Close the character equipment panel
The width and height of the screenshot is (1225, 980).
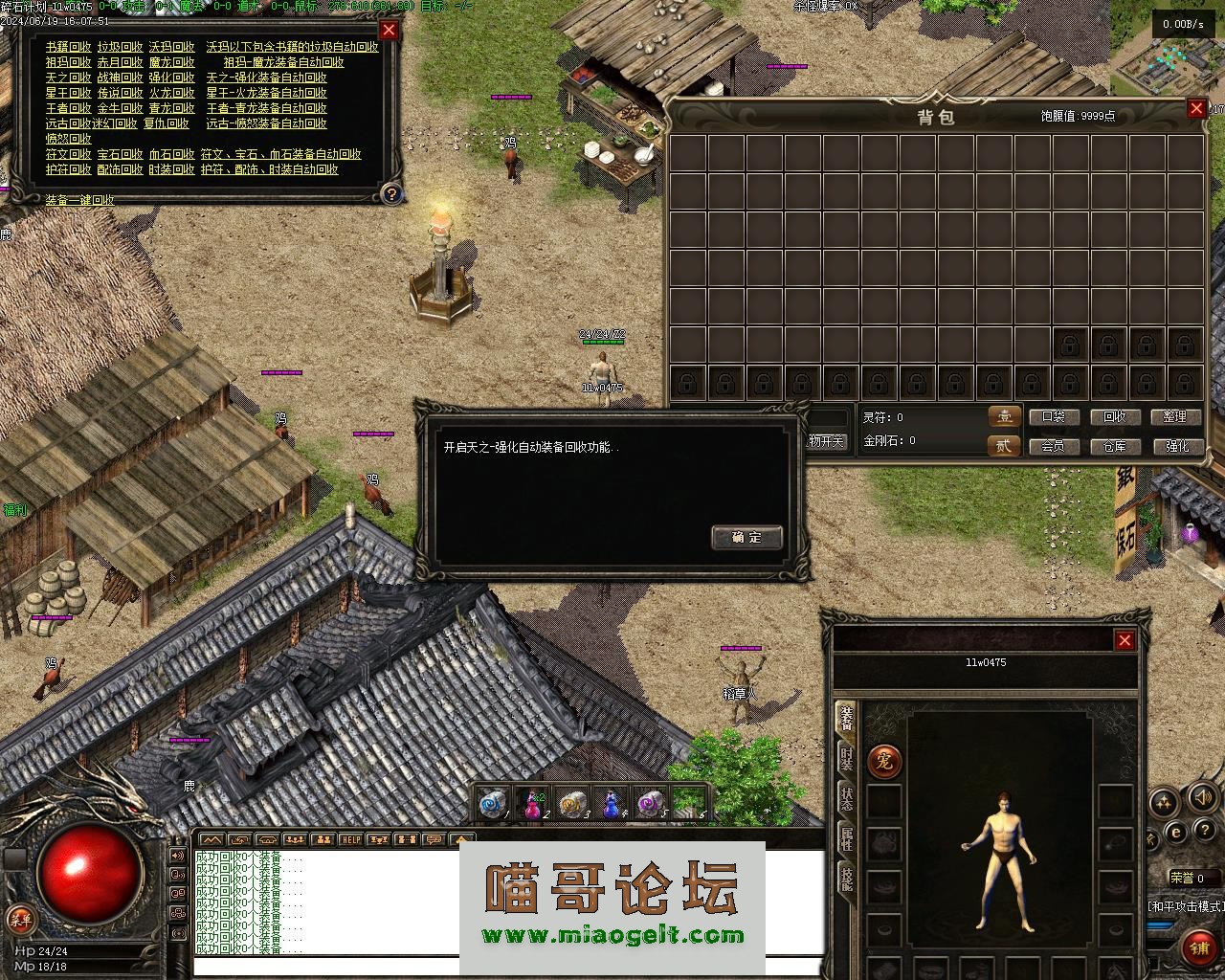[x=1125, y=640]
